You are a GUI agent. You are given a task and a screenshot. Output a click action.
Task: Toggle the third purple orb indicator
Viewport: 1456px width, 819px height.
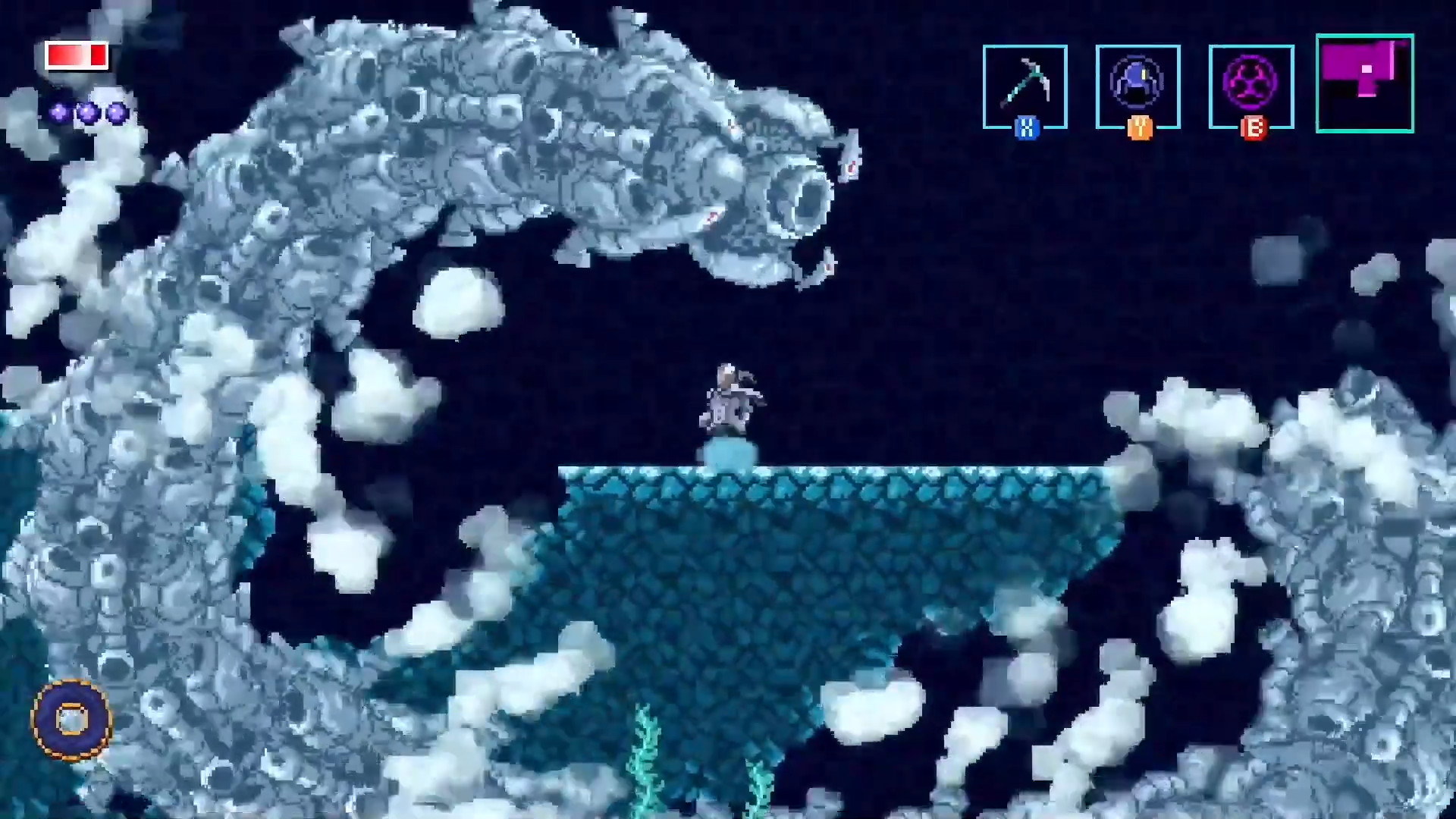115,112
